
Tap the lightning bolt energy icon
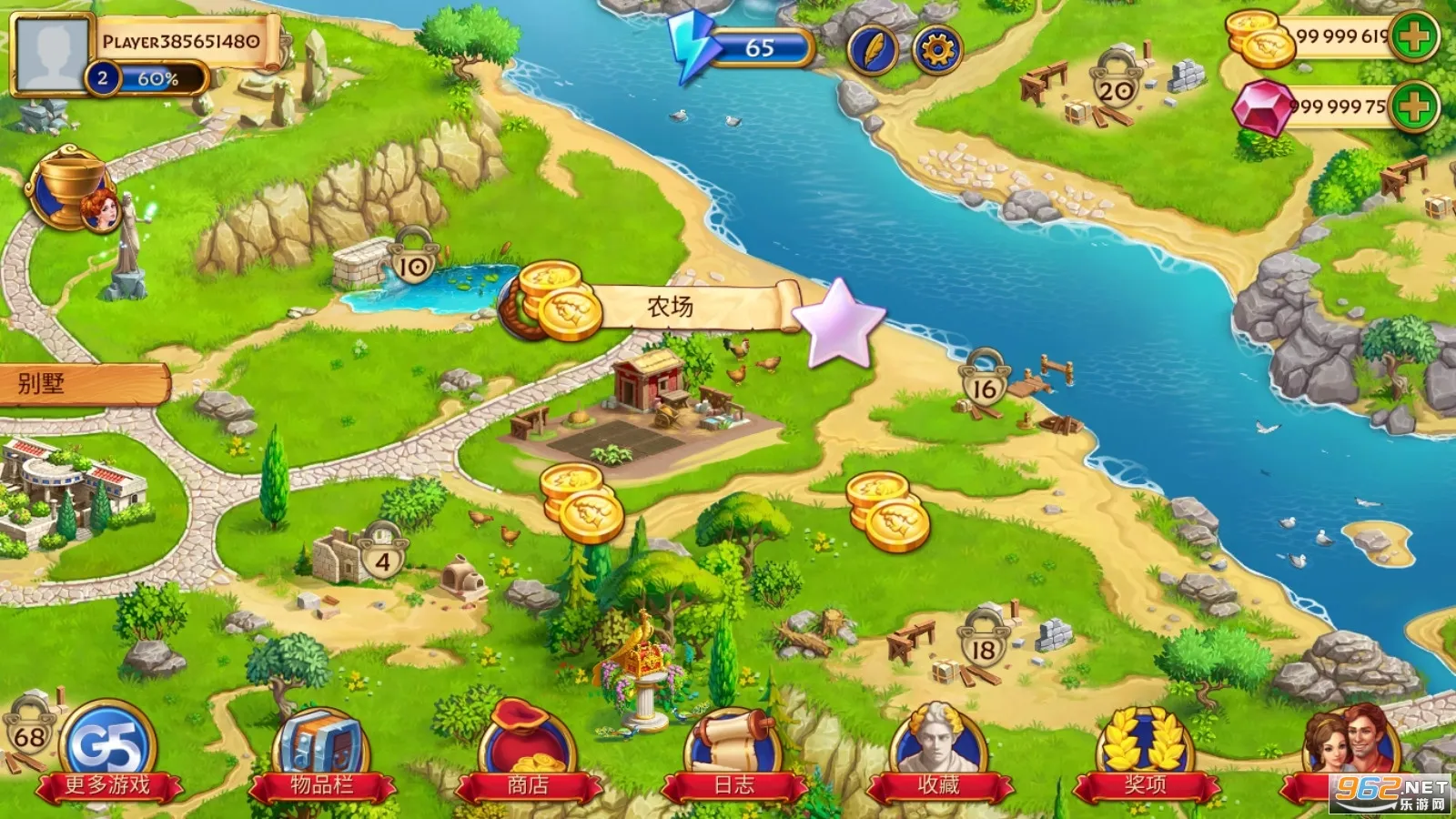[690, 45]
